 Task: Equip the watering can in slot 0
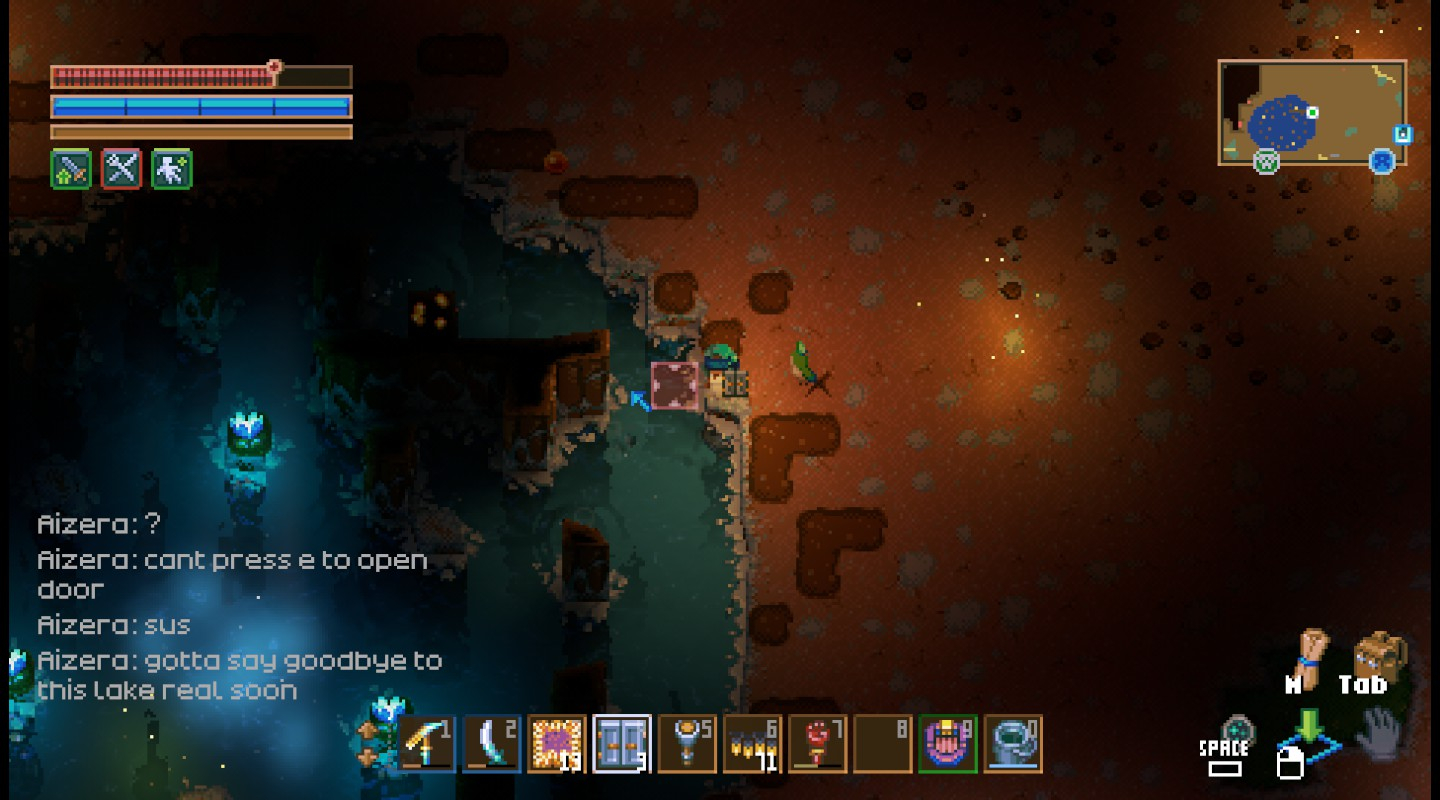[1012, 744]
